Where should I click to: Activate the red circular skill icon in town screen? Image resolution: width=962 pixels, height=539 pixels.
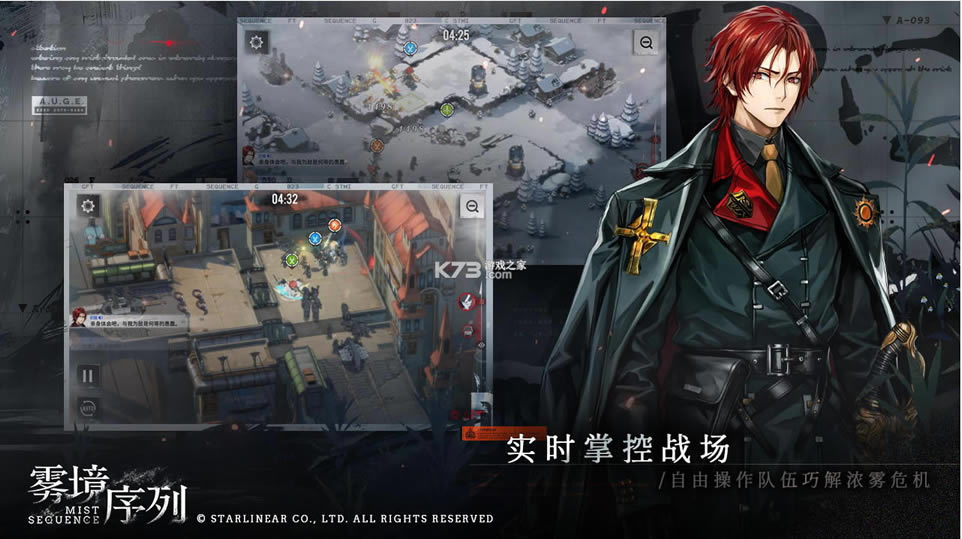(466, 300)
